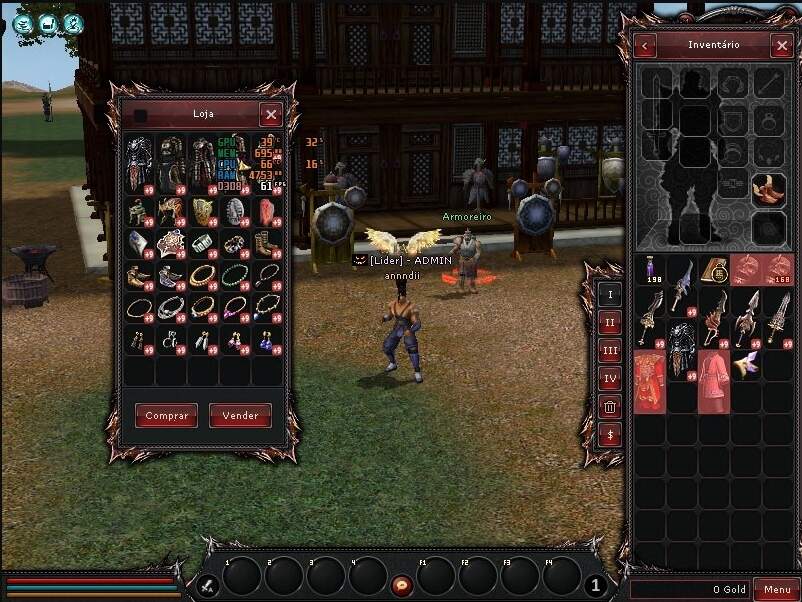Close the Loja shop window

(270, 115)
